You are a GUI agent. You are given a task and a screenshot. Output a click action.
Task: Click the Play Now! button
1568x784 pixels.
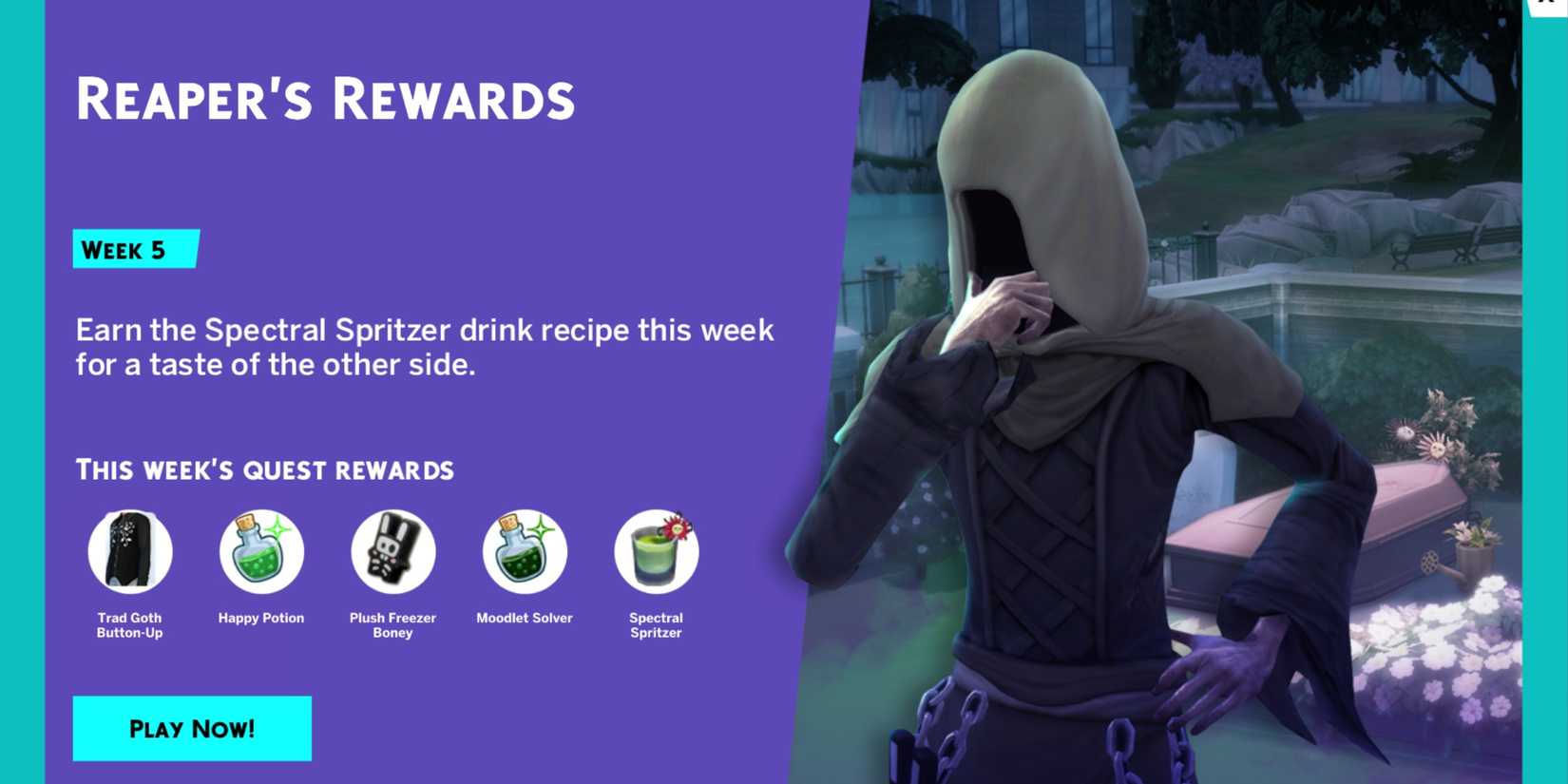pos(192,728)
